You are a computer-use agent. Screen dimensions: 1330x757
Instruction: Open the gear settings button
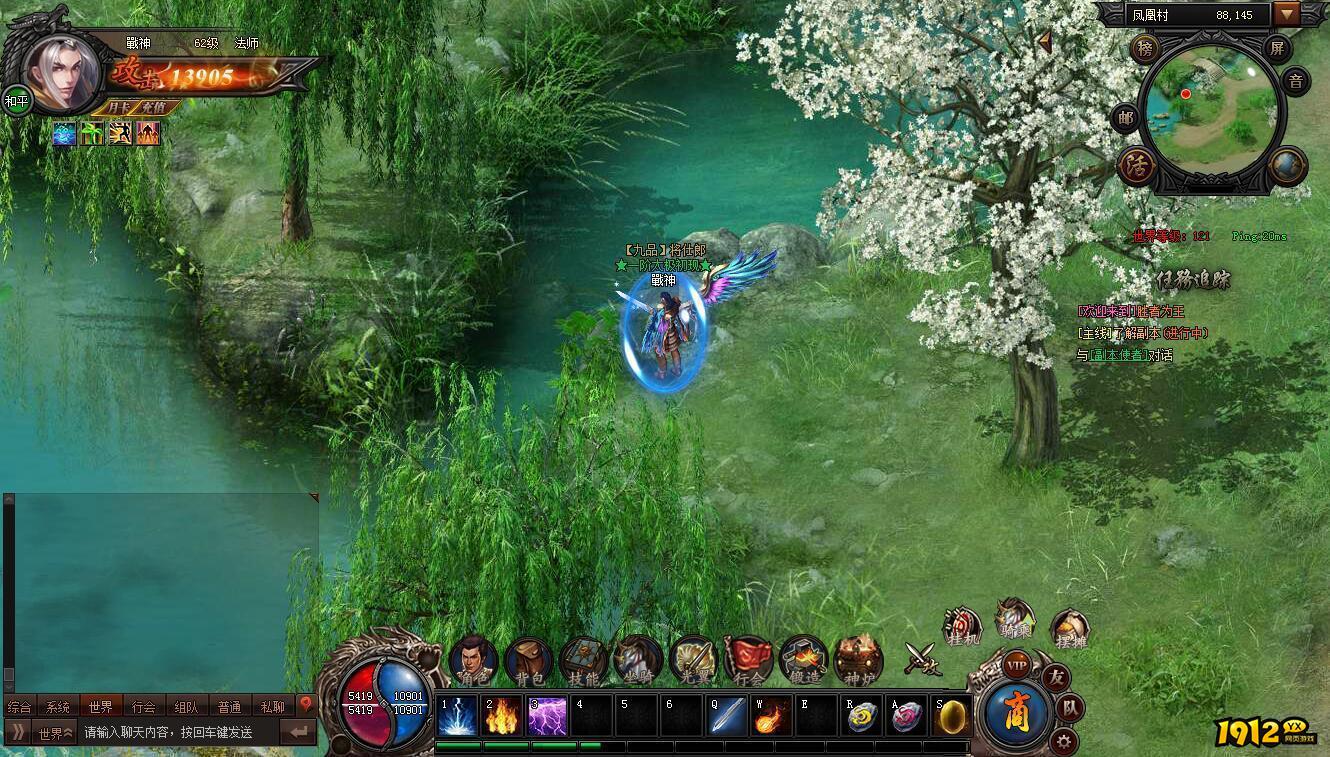[1062, 741]
